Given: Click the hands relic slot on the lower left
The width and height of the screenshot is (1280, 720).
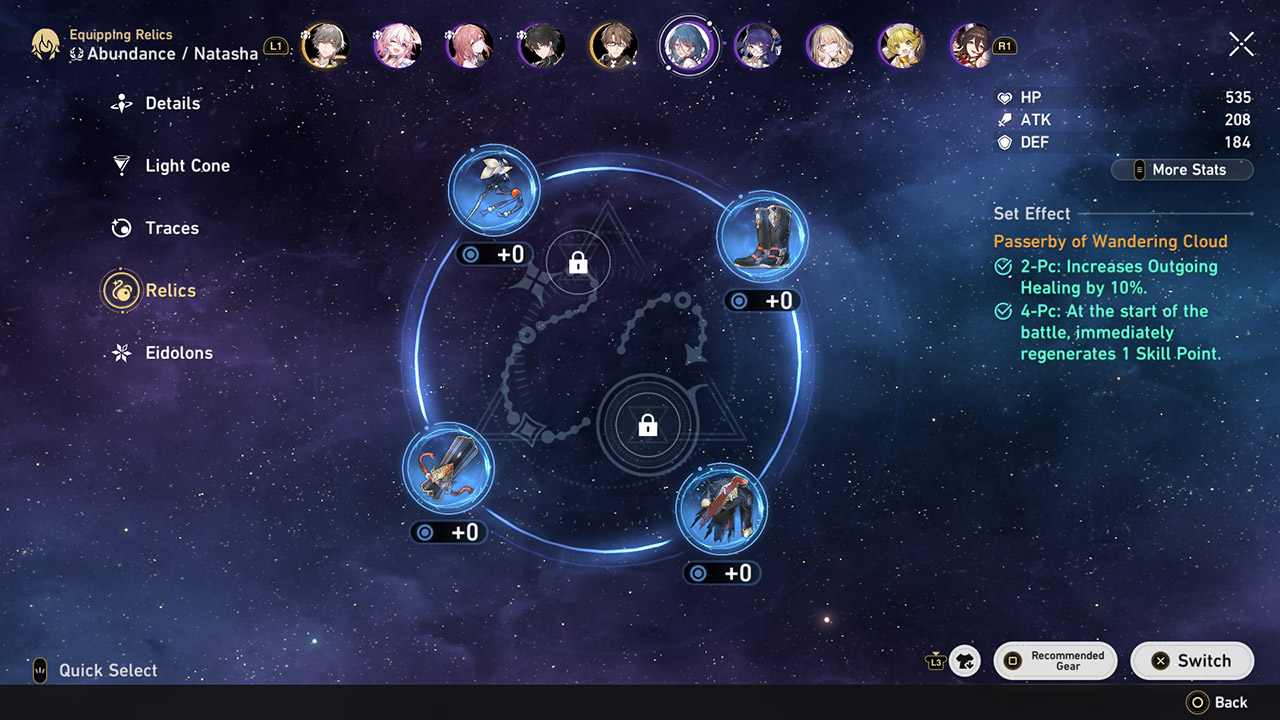Looking at the screenshot, I should click(x=448, y=467).
